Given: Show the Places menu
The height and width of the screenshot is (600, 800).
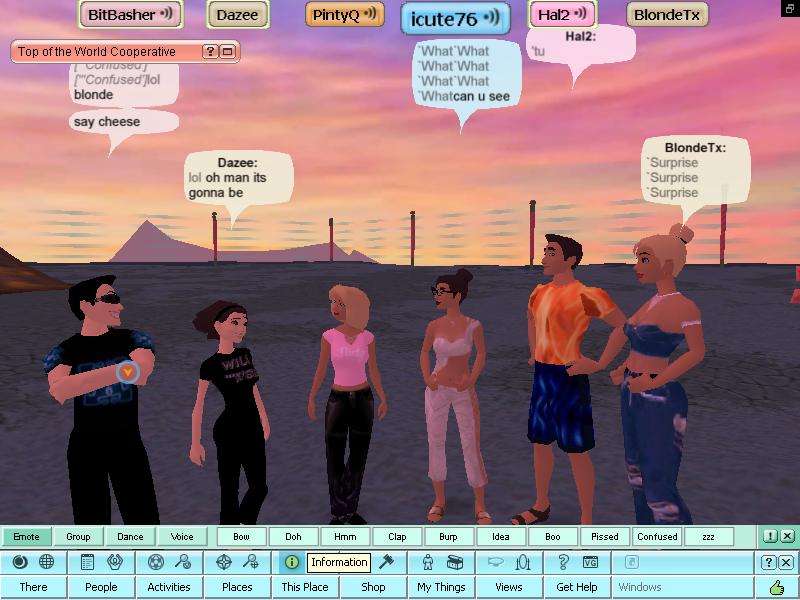Looking at the screenshot, I should click(237, 587).
